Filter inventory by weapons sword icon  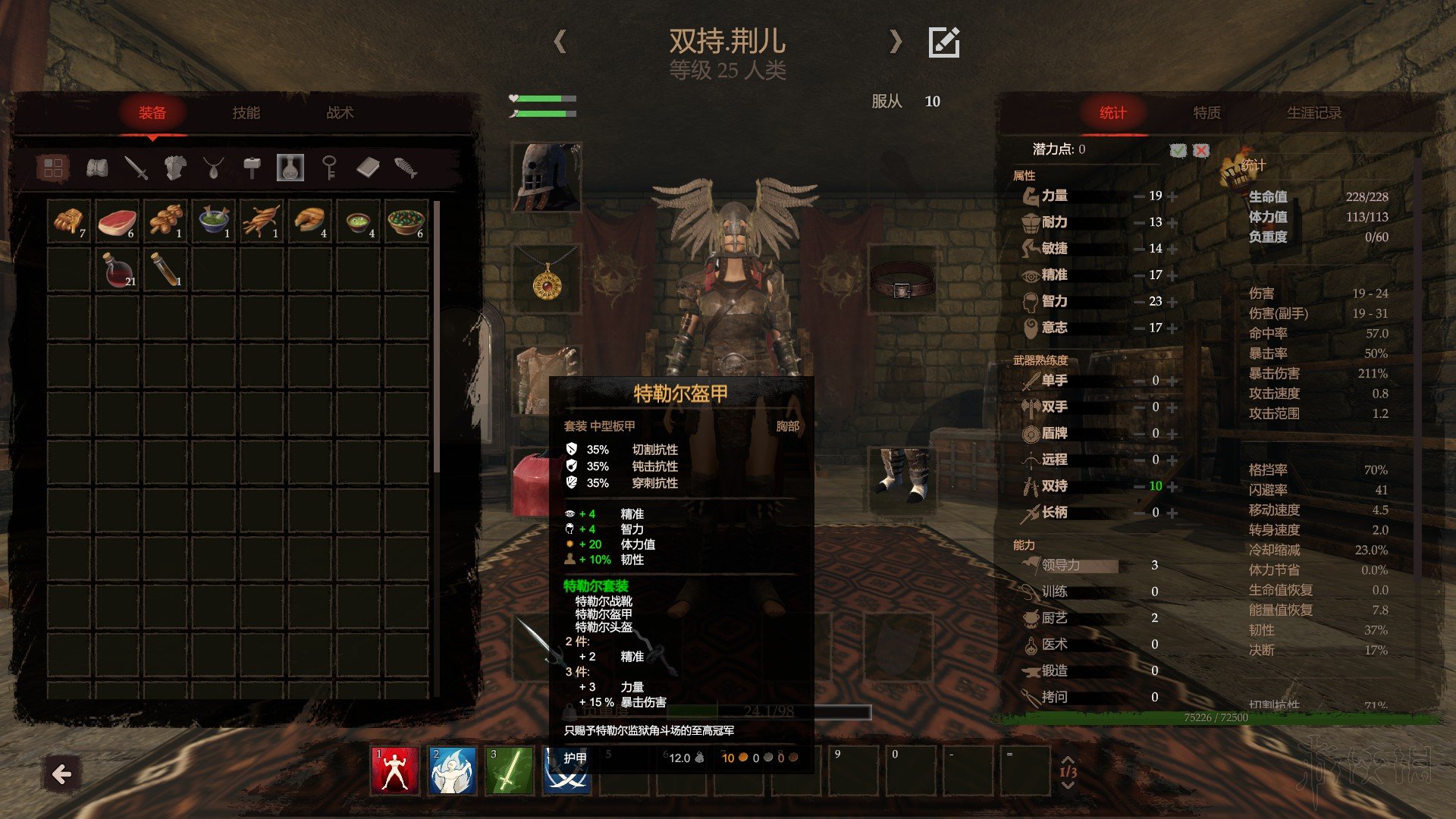136,168
